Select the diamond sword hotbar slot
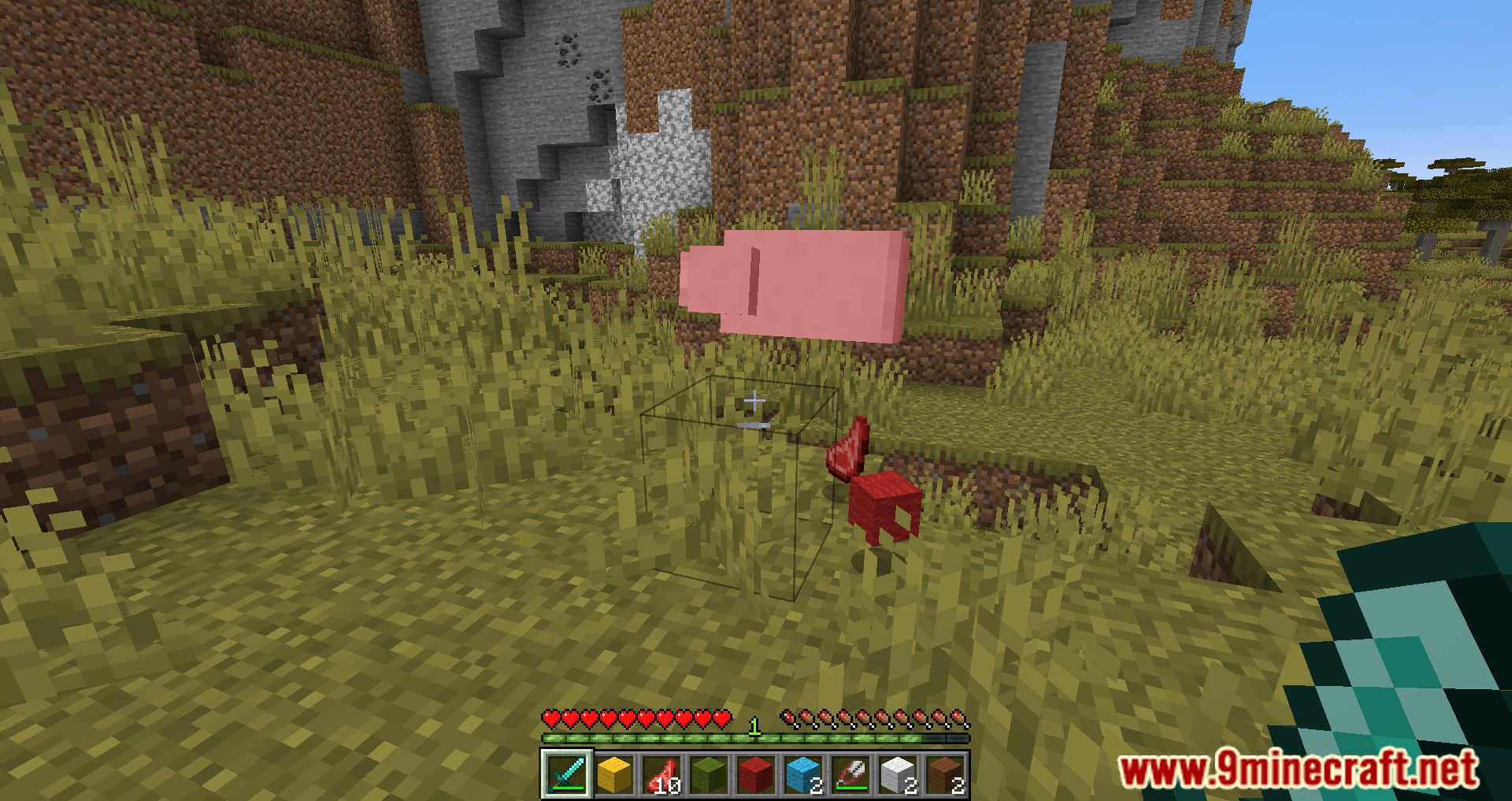 click(566, 773)
